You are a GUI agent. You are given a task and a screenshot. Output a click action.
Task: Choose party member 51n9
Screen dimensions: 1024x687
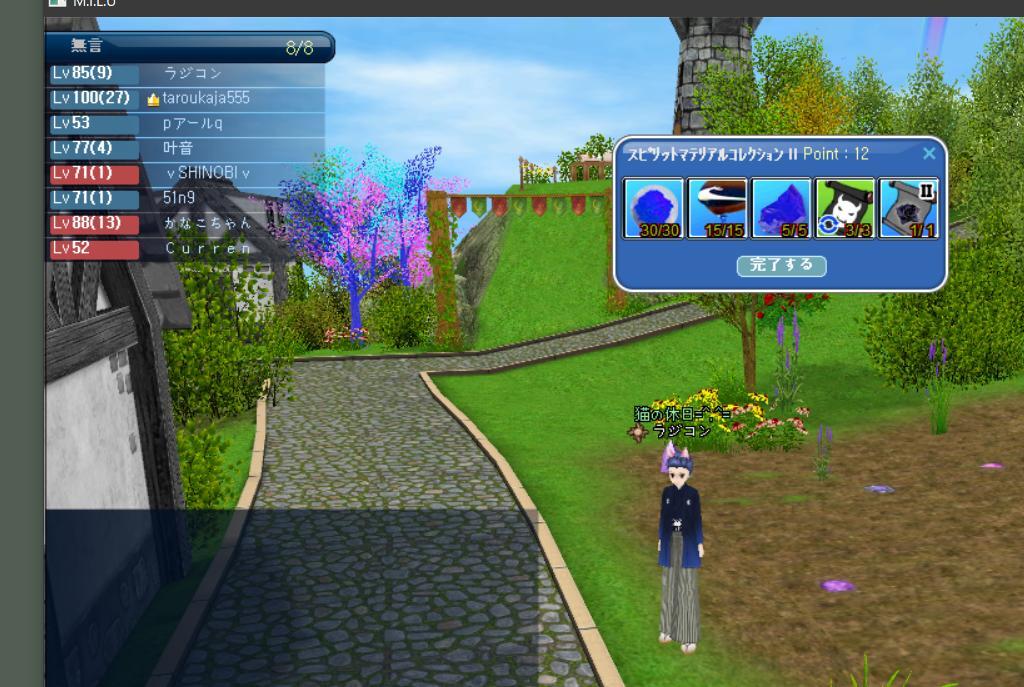pyautogui.click(x=180, y=198)
